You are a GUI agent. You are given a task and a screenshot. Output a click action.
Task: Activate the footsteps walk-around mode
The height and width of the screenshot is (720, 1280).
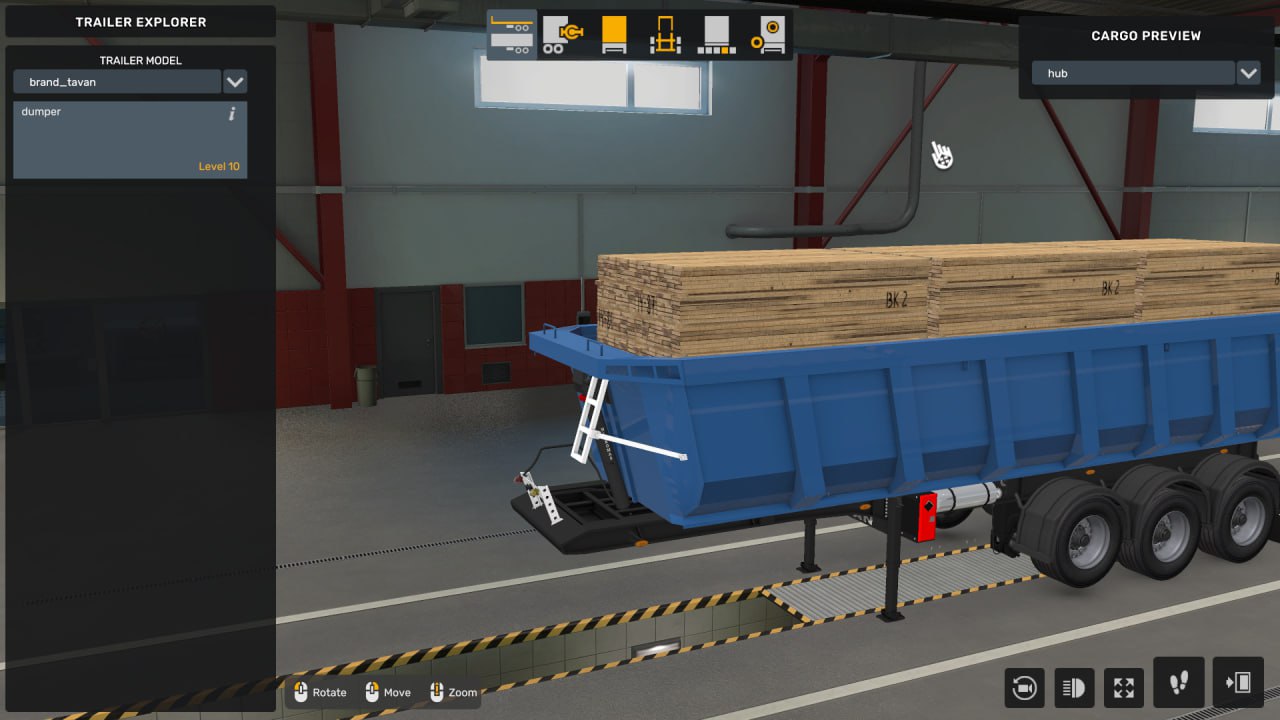1178,683
